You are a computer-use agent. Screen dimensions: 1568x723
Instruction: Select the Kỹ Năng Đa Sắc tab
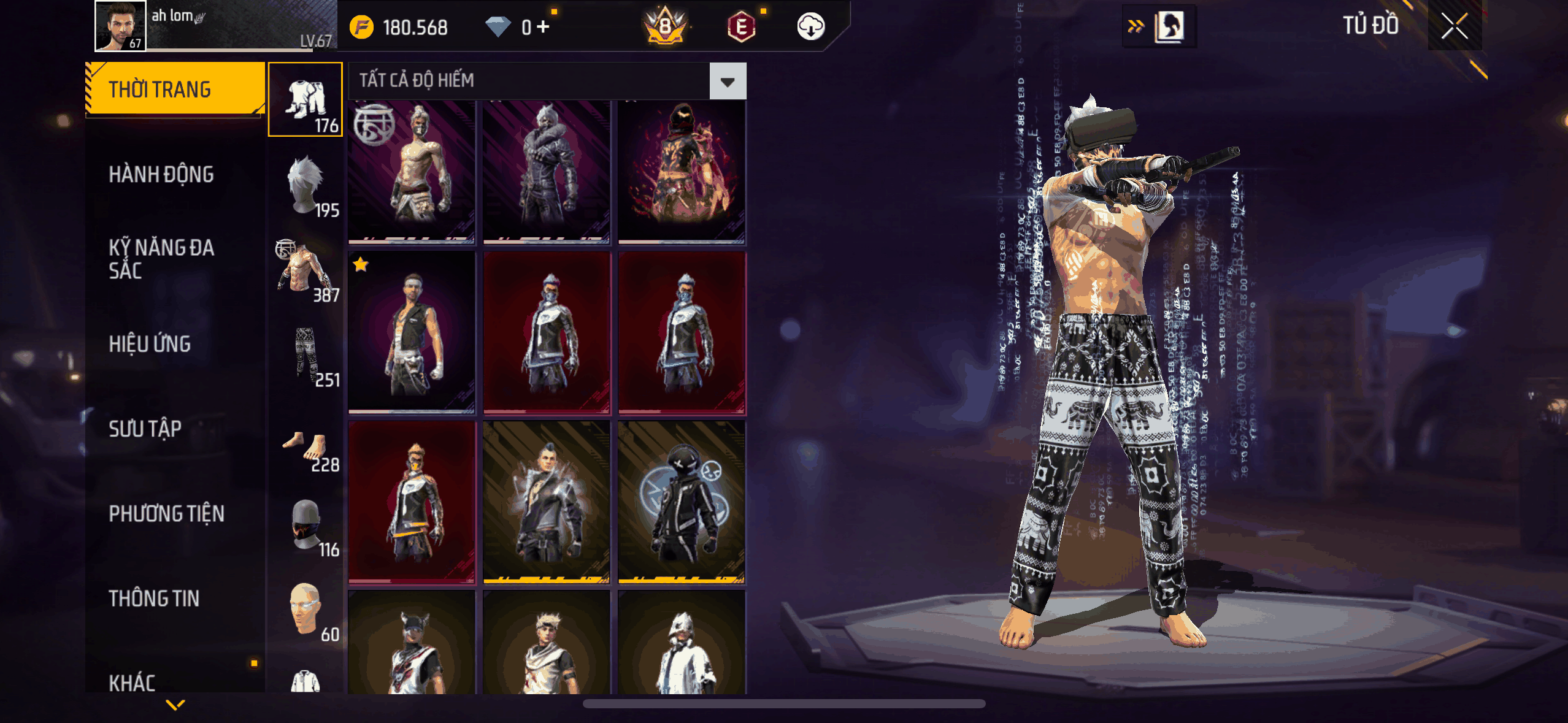161,259
